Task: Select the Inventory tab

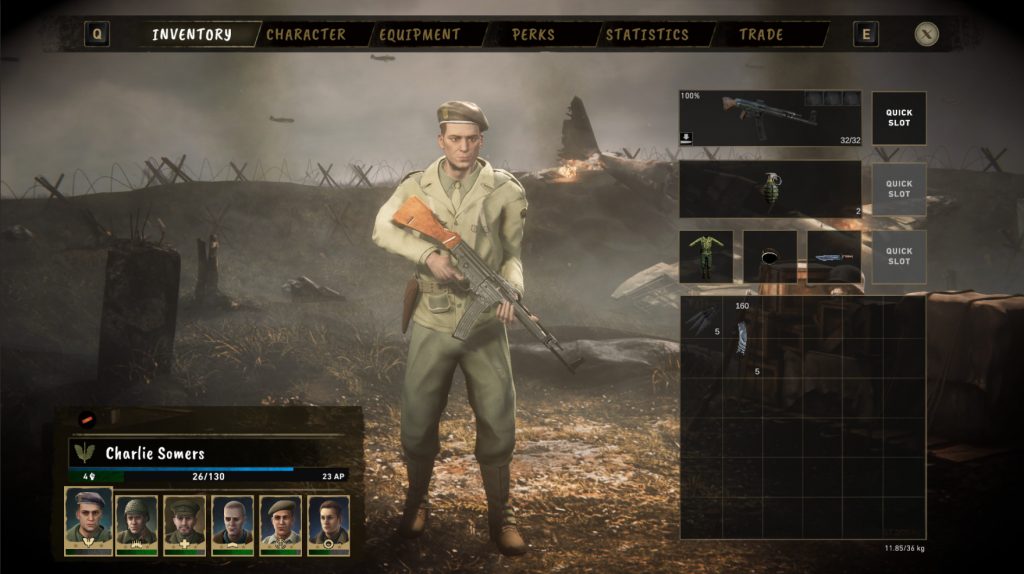Action: tap(192, 35)
